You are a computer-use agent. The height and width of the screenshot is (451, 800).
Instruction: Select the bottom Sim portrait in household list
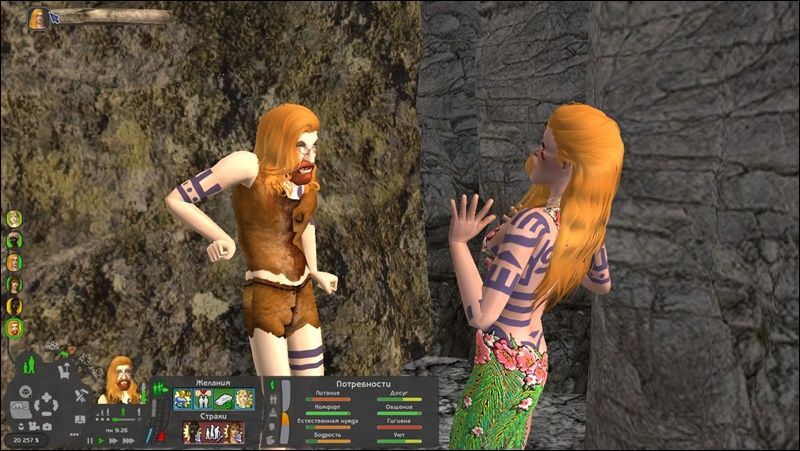point(15,327)
